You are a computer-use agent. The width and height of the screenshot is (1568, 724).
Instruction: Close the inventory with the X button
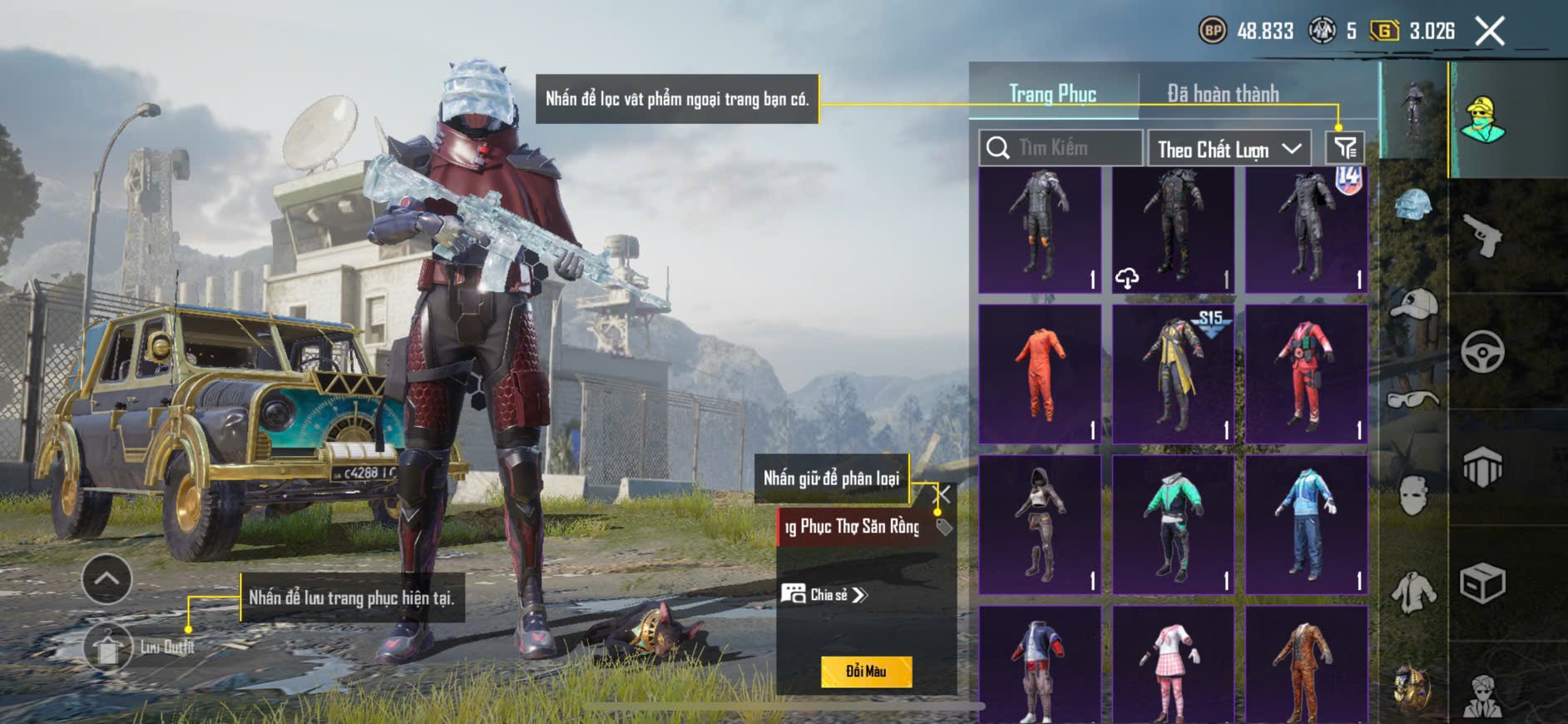[1489, 32]
